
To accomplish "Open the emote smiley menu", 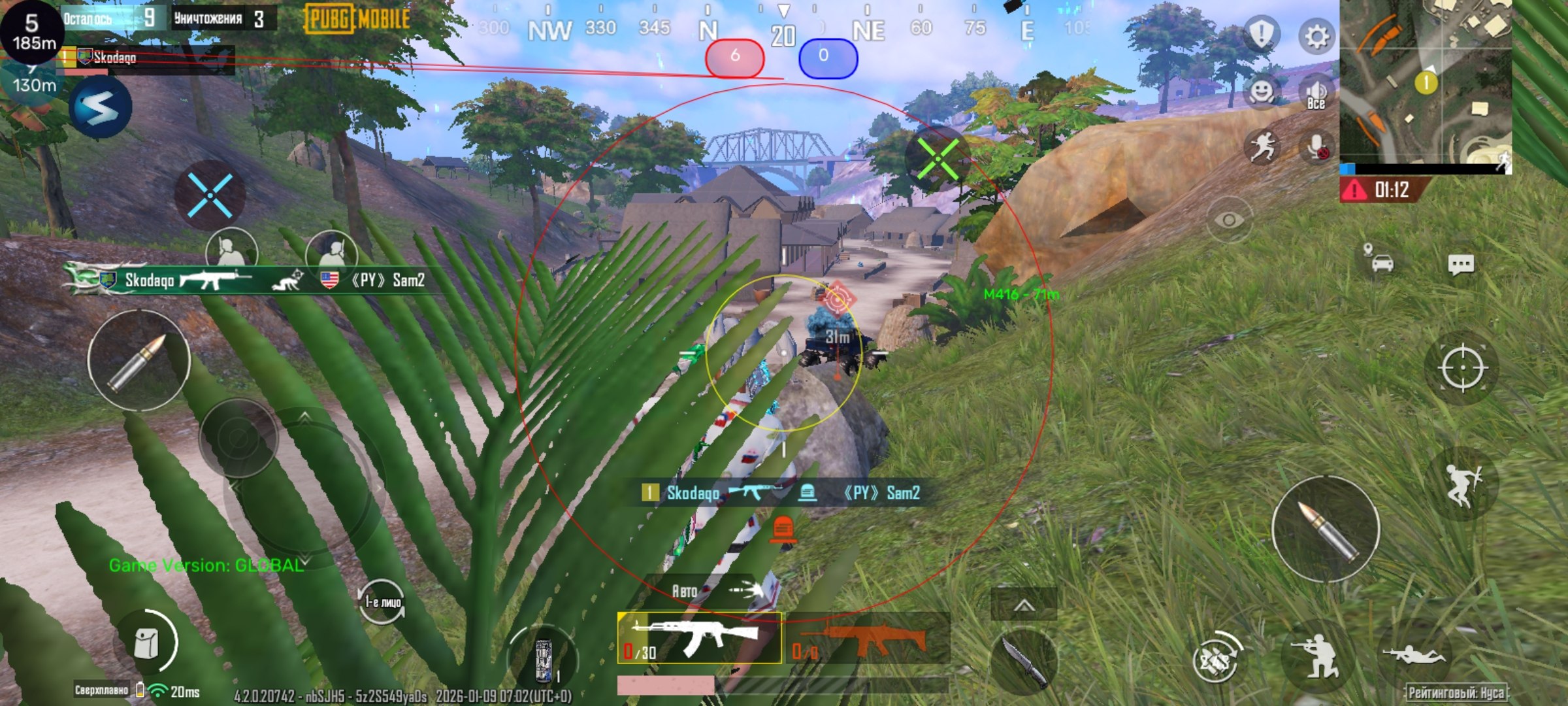I will [x=1261, y=92].
